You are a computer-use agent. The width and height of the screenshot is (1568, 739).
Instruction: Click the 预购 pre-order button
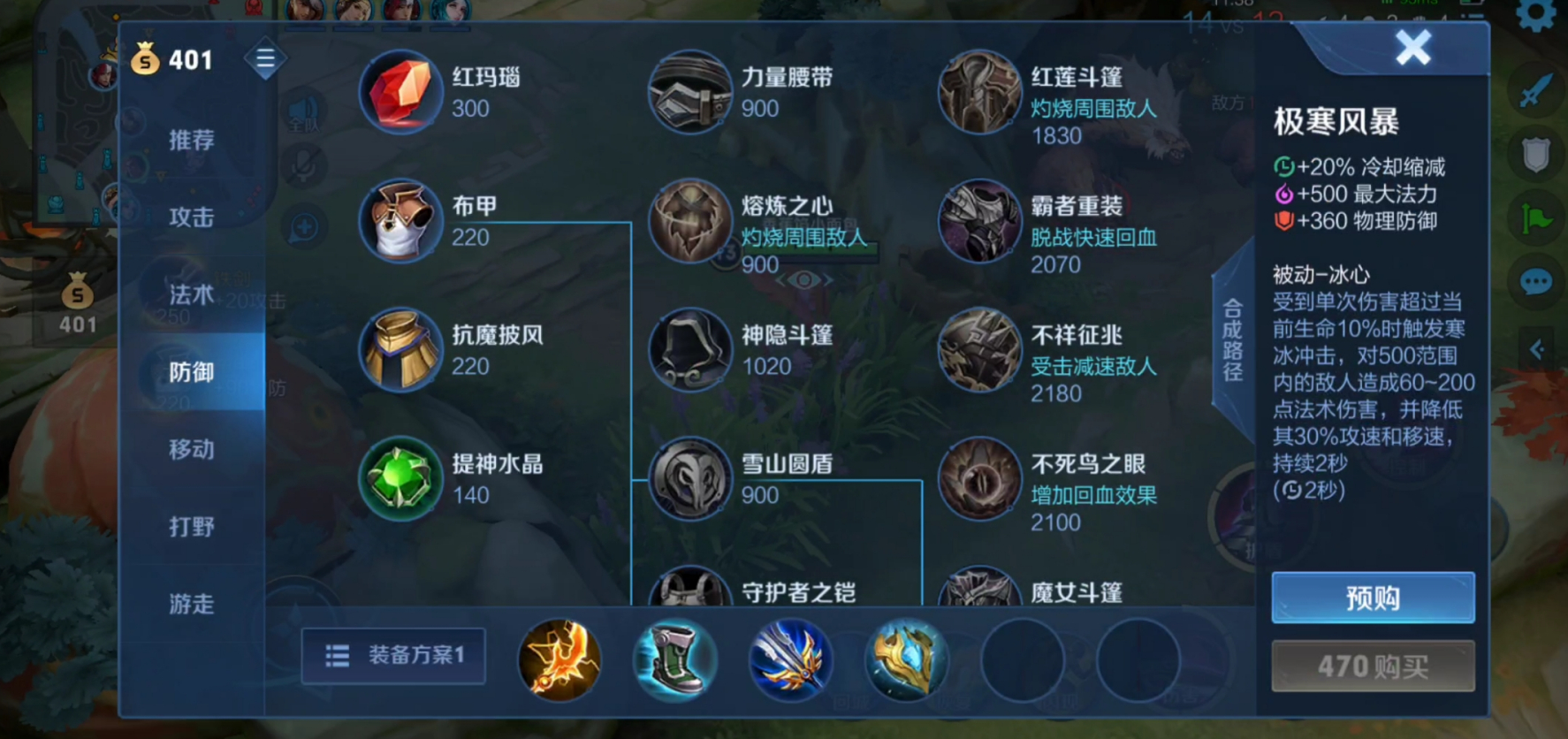(1373, 598)
